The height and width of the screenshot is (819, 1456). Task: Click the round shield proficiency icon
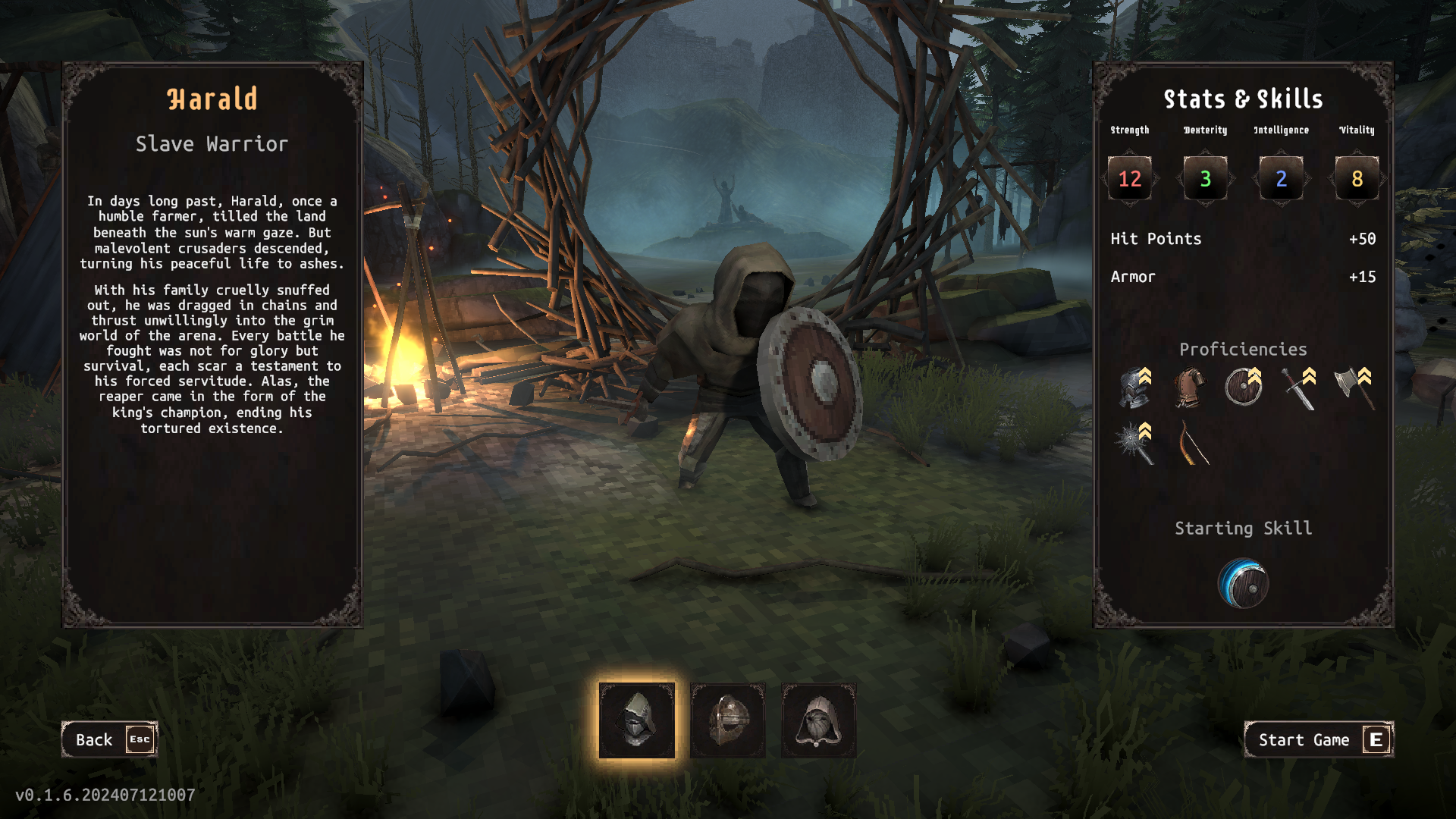(x=1244, y=388)
